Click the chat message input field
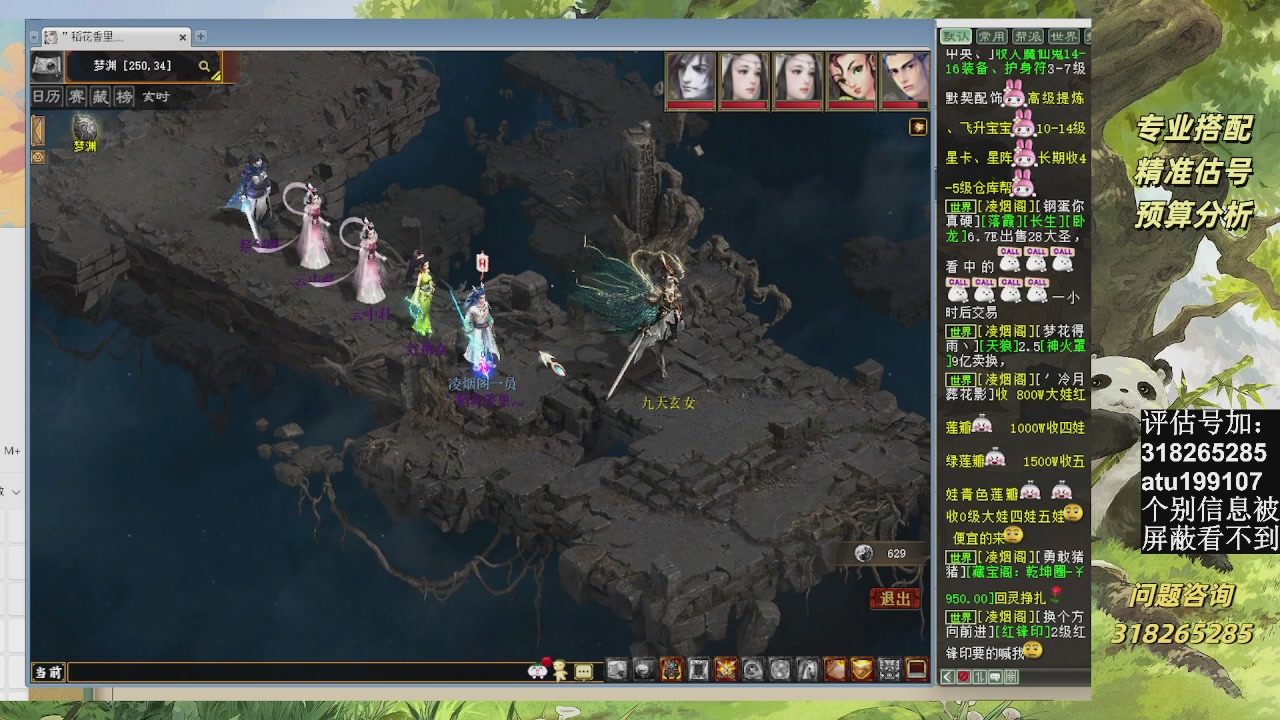The image size is (1280, 720). coord(295,672)
